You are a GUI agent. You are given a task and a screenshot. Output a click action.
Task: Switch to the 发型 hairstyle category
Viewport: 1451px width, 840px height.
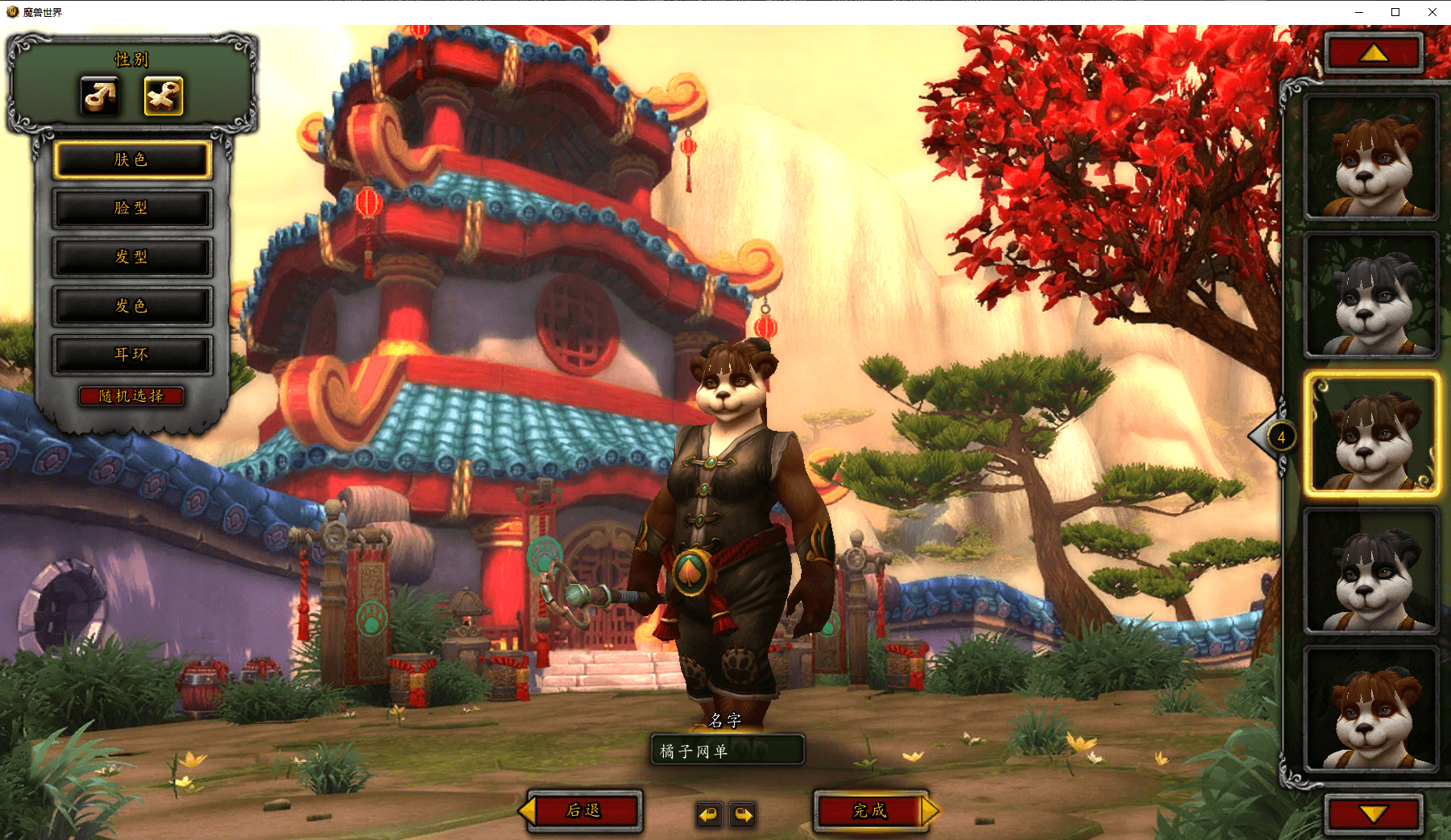[x=132, y=258]
